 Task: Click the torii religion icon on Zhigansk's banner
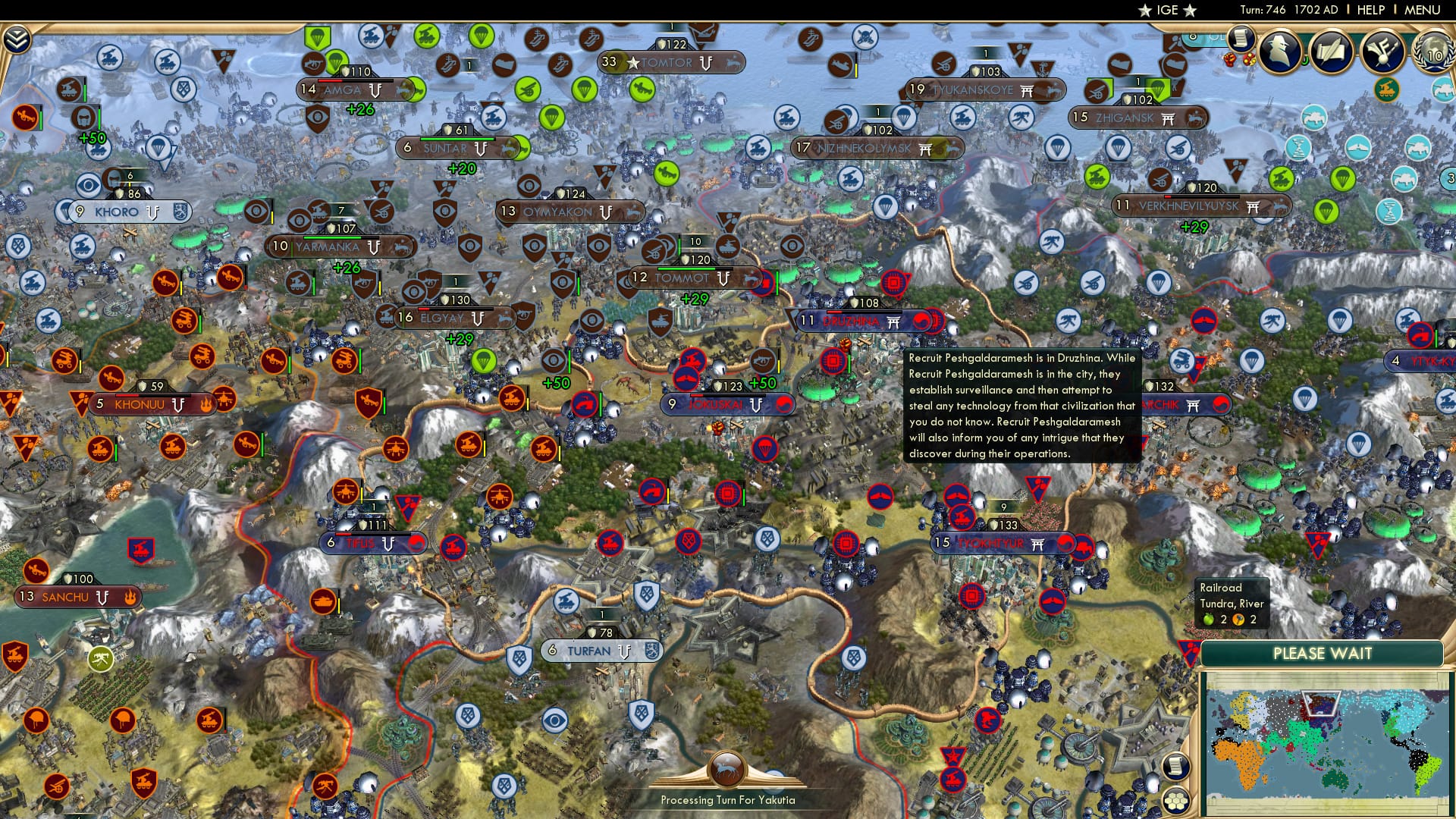1169,119
